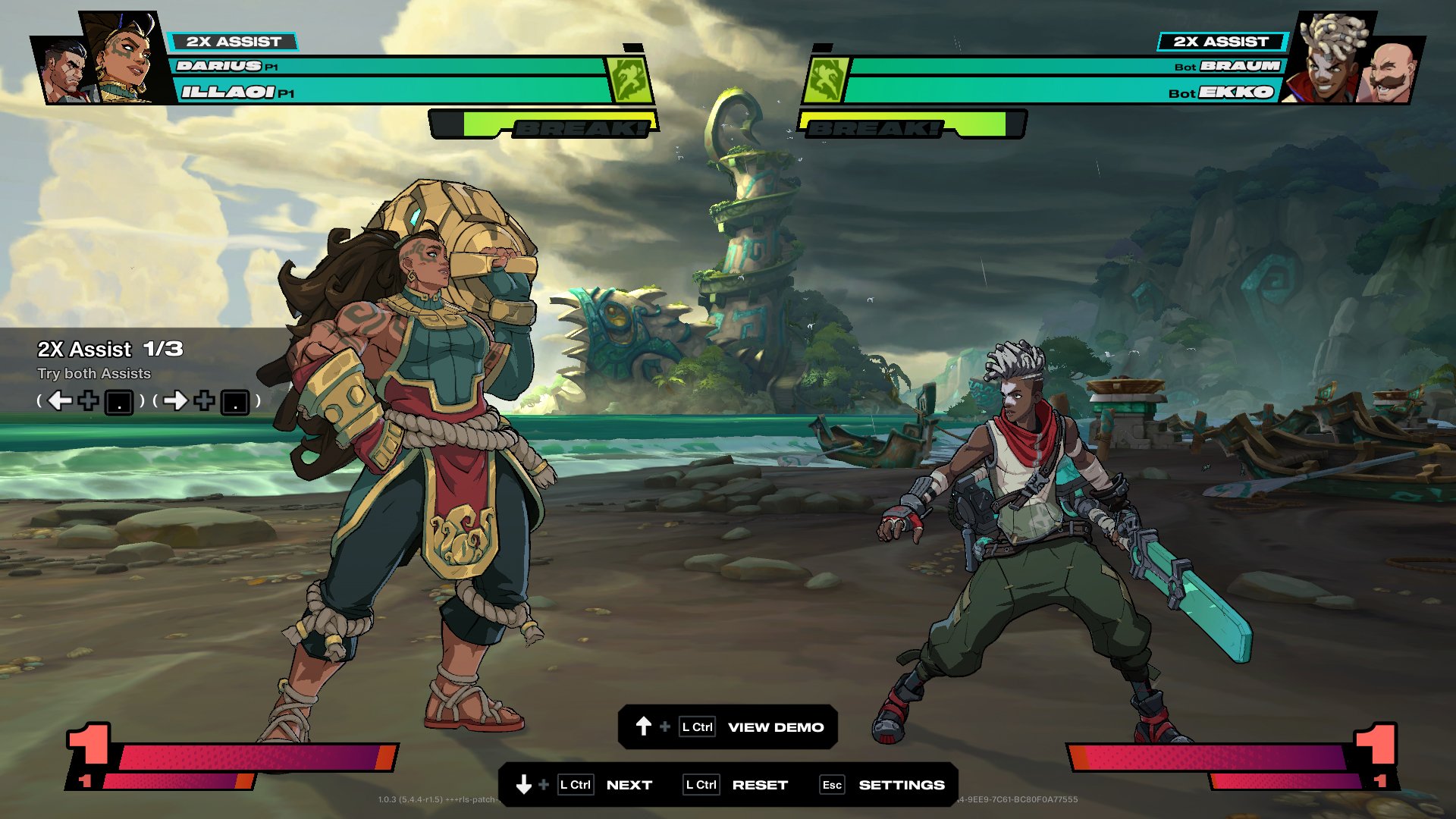Go to the Next tutorial step
1456x819 pixels.
click(629, 785)
